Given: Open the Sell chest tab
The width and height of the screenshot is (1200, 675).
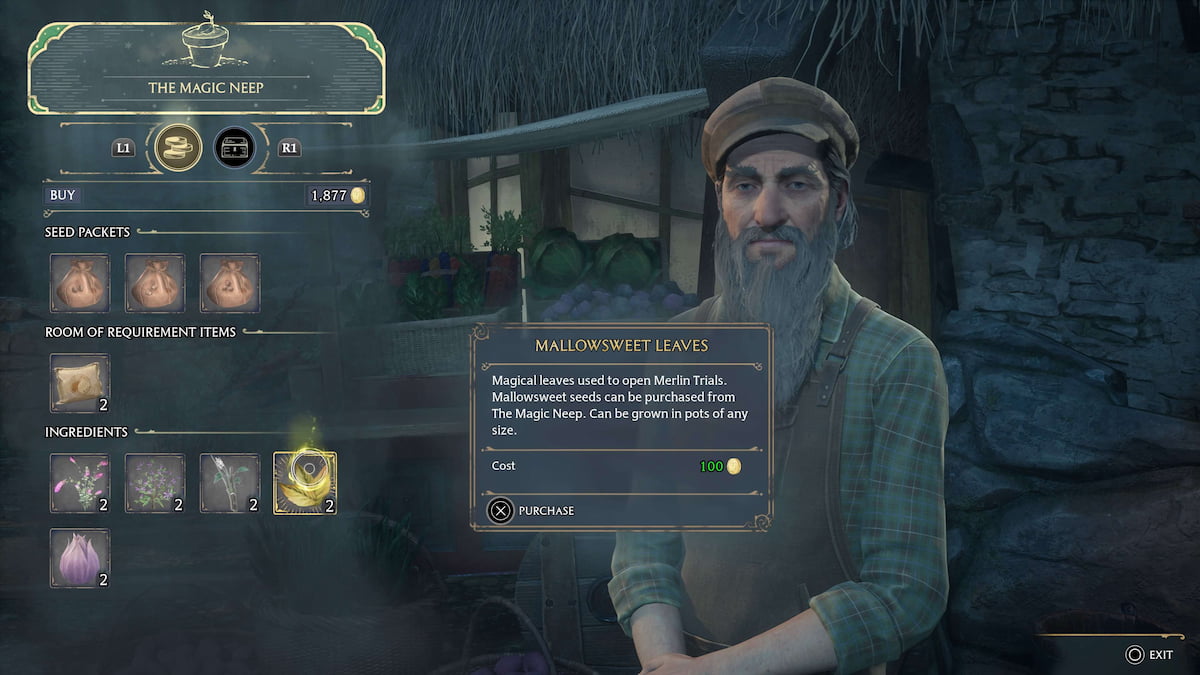Looking at the screenshot, I should (x=234, y=148).
